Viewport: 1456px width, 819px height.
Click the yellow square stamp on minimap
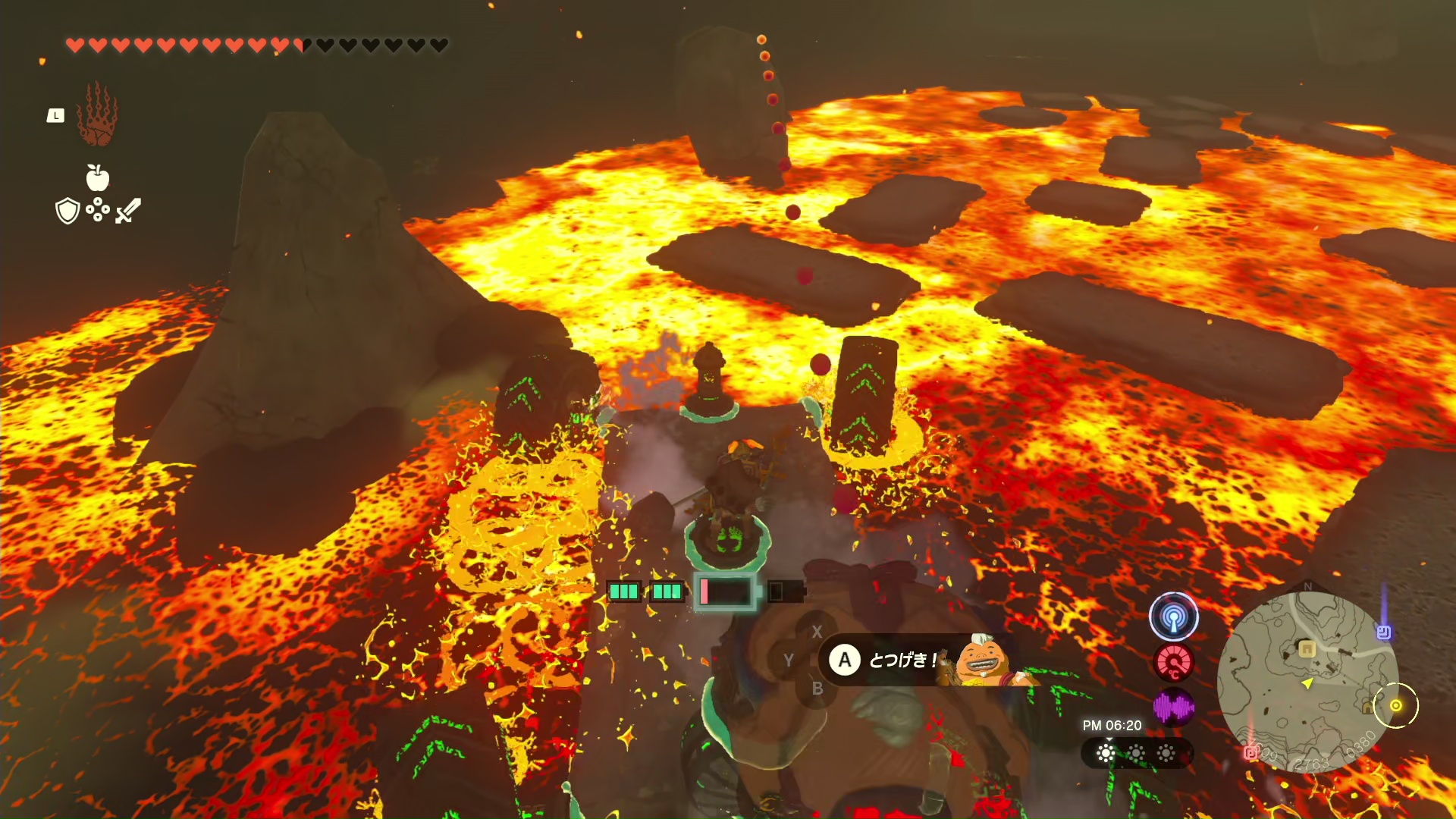(x=1307, y=649)
